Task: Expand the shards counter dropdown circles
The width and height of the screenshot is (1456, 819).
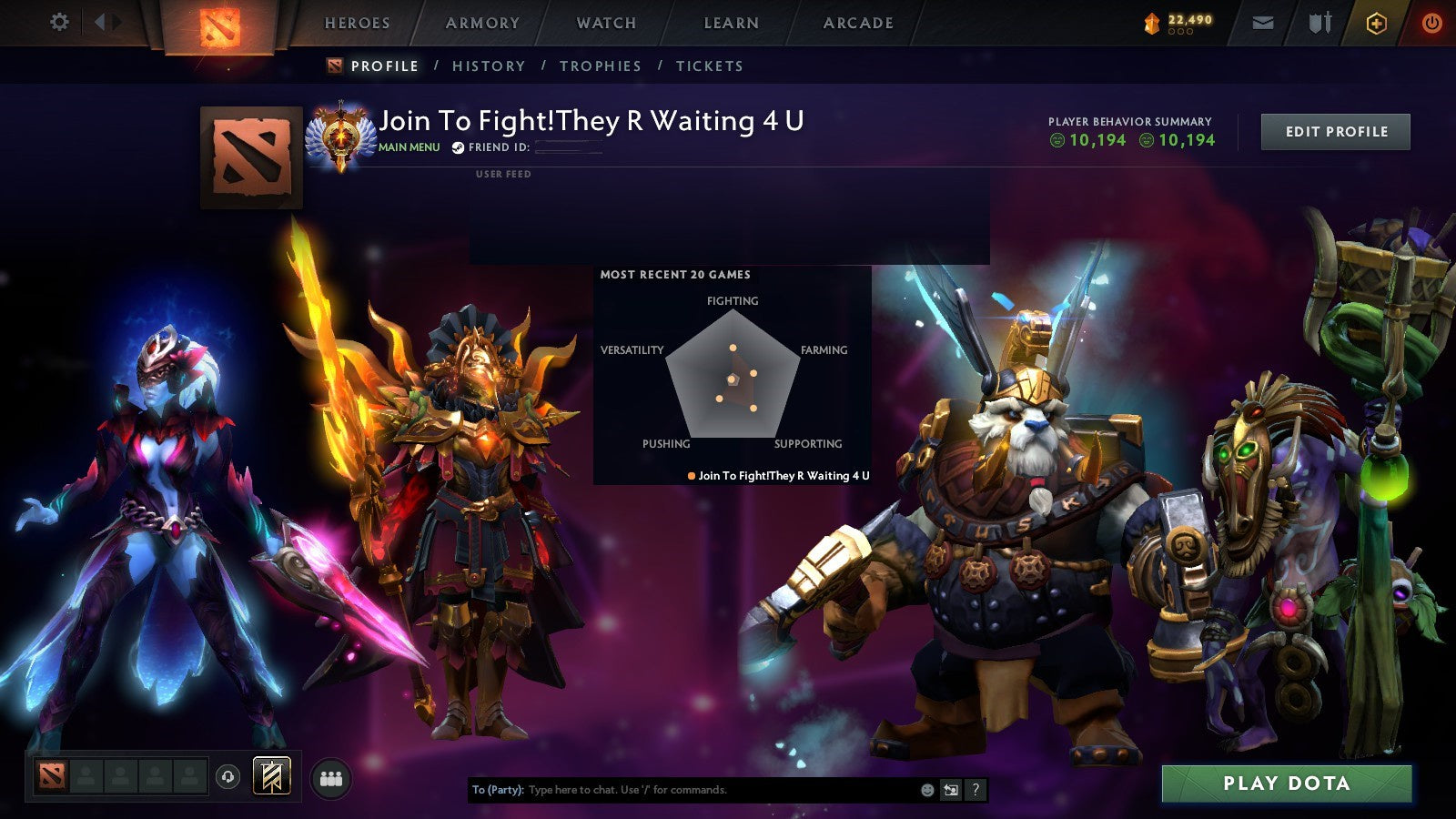Action: tap(1181, 31)
